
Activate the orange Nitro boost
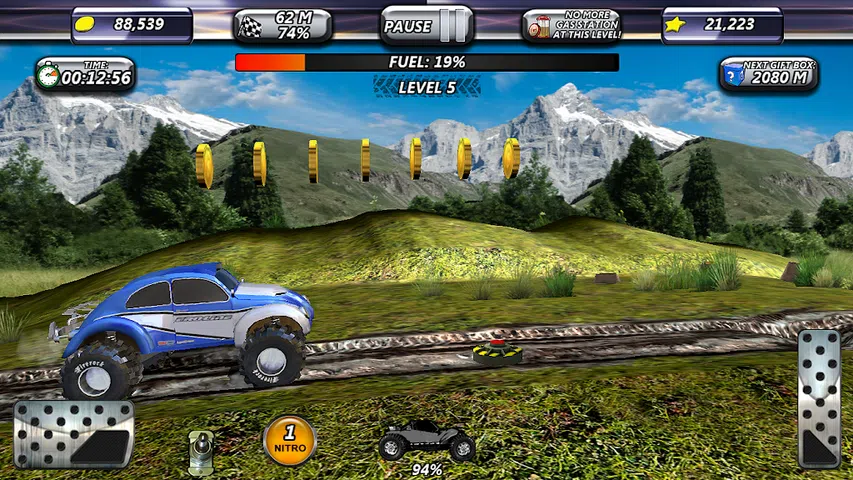click(x=289, y=440)
